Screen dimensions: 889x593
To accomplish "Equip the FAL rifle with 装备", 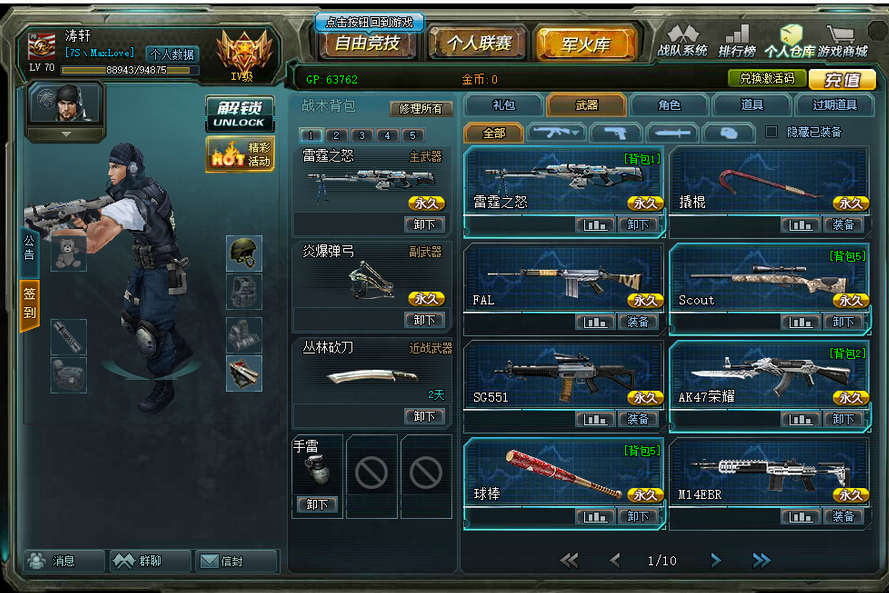I will point(638,322).
